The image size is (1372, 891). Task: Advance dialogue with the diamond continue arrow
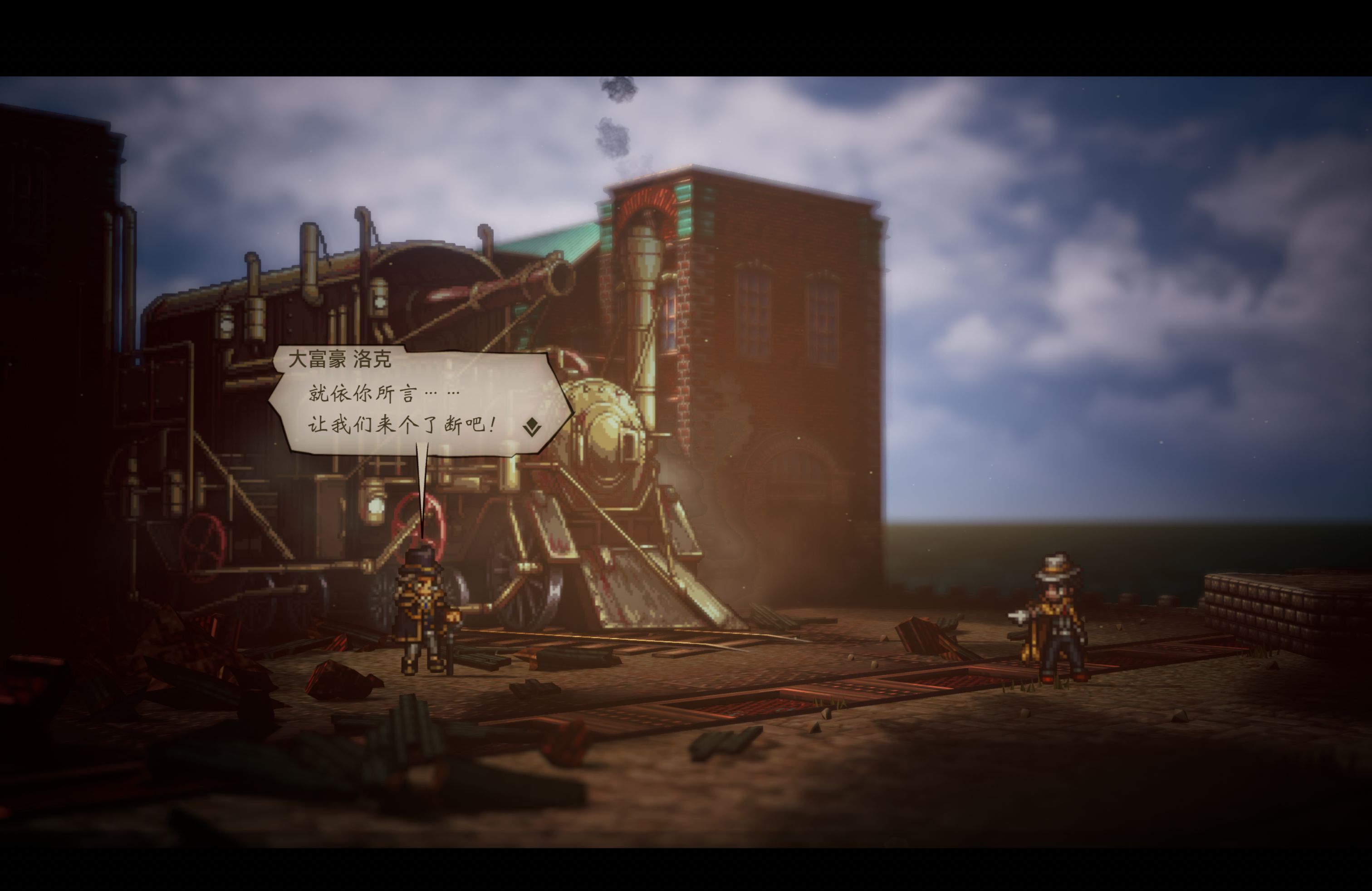pos(531,427)
